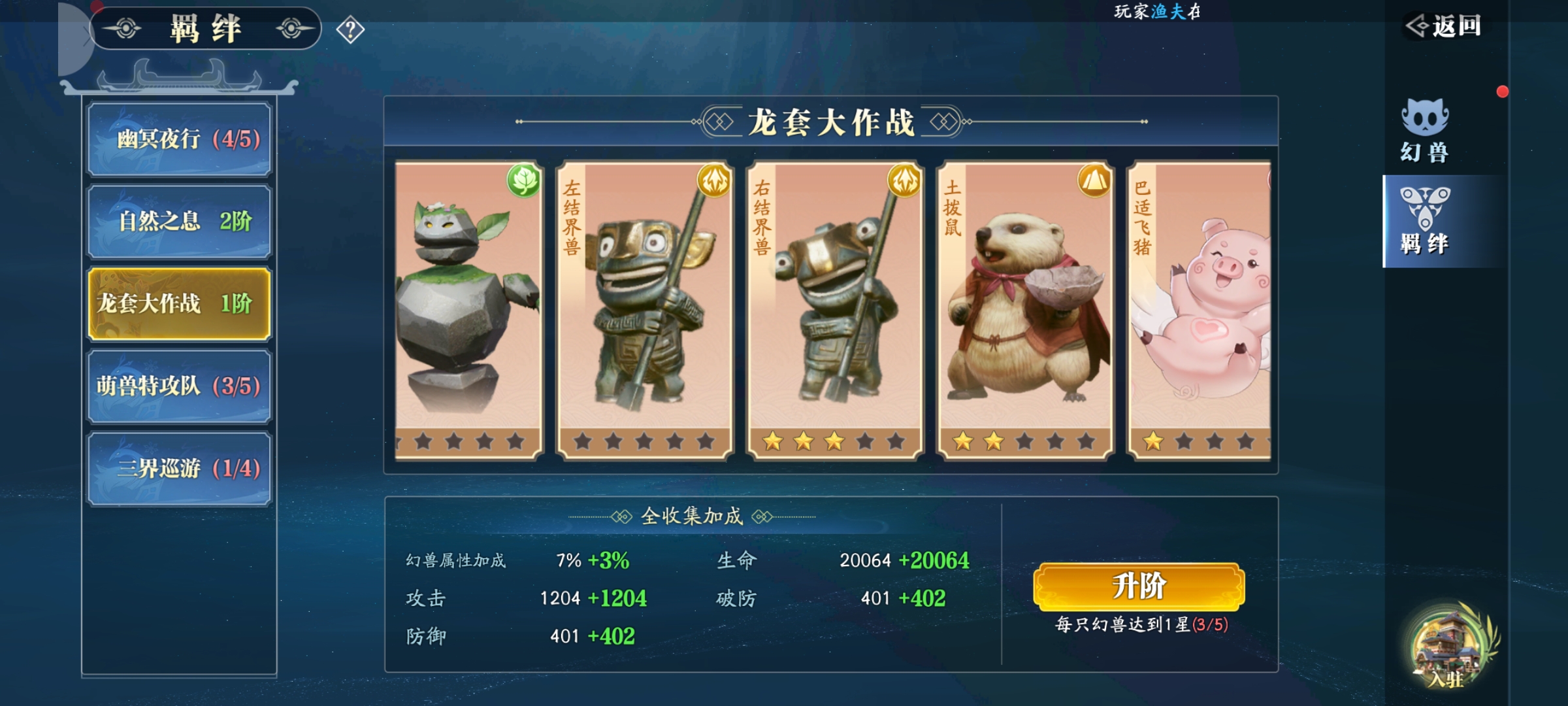Show the 萌兽特攻队 (3/5) bond
The height and width of the screenshot is (706, 1568).
click(x=179, y=386)
